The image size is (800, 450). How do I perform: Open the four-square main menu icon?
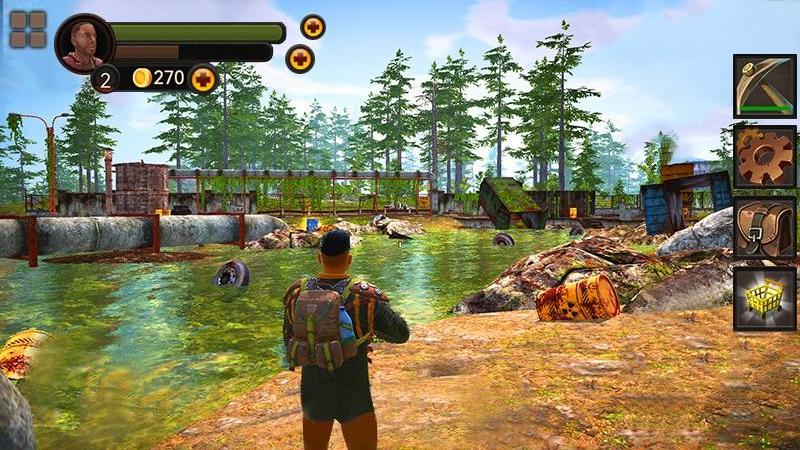tap(28, 30)
